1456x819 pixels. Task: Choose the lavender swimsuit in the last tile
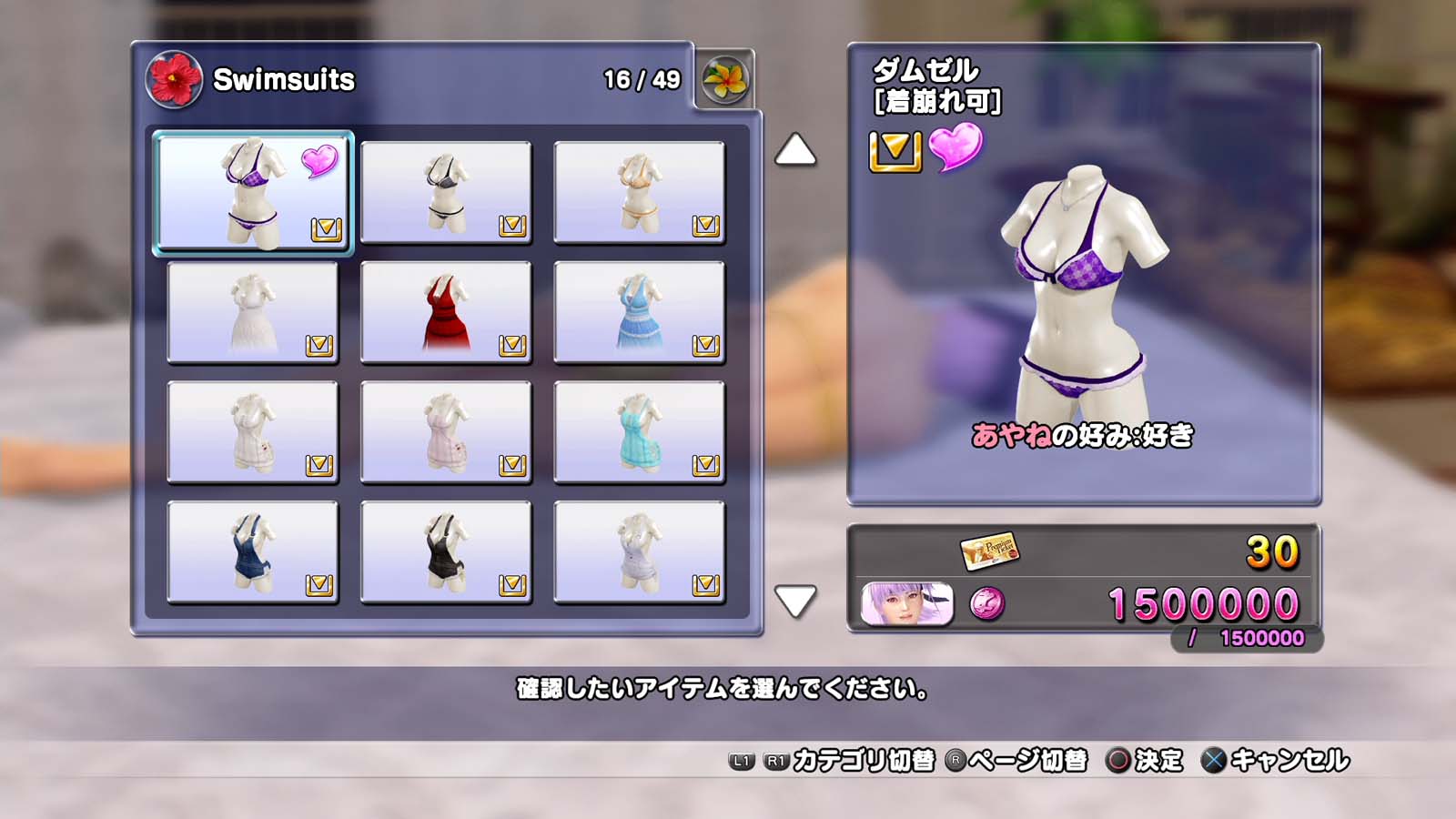click(639, 552)
